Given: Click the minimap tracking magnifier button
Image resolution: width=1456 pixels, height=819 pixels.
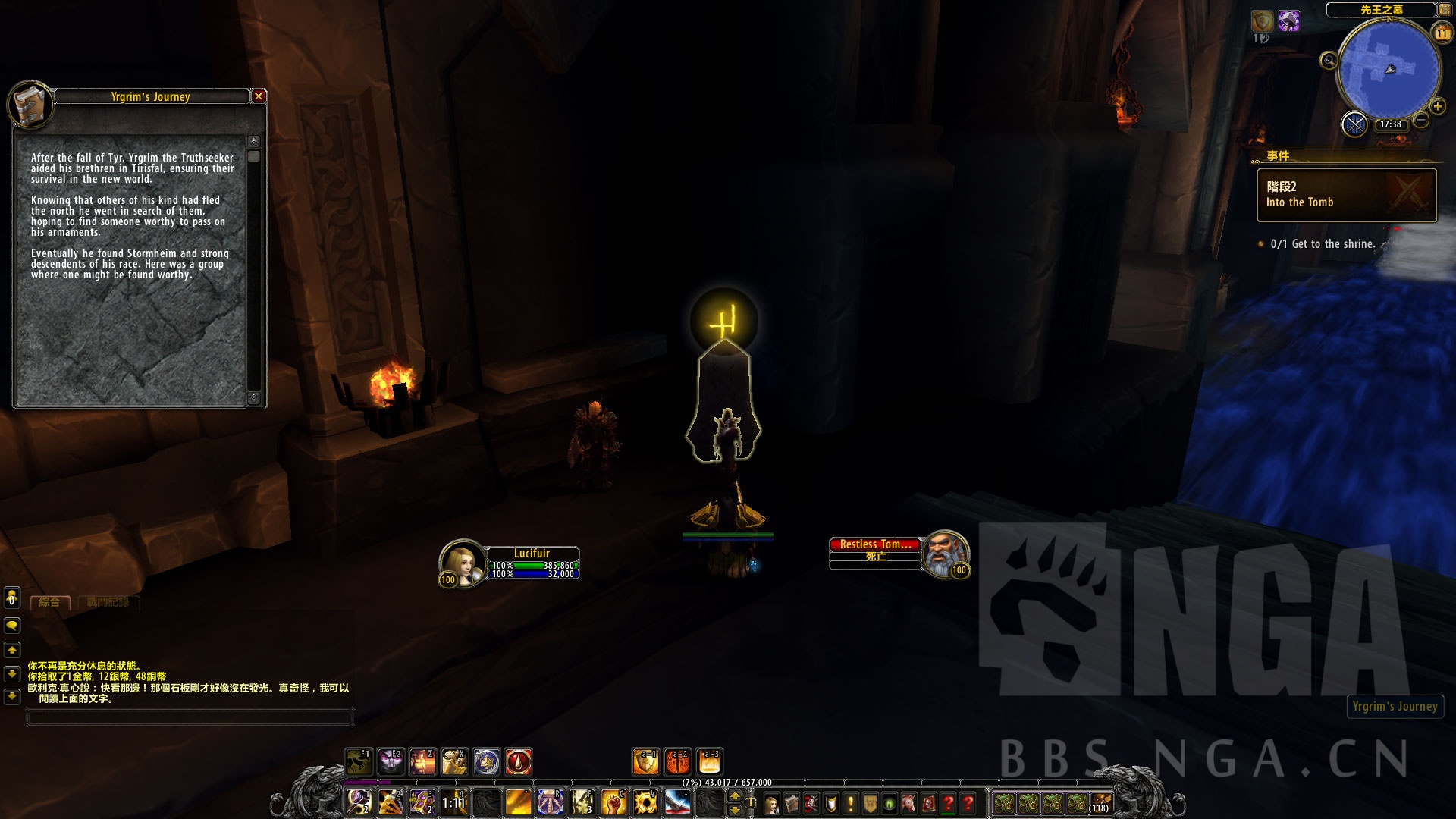Looking at the screenshot, I should tap(1329, 61).
